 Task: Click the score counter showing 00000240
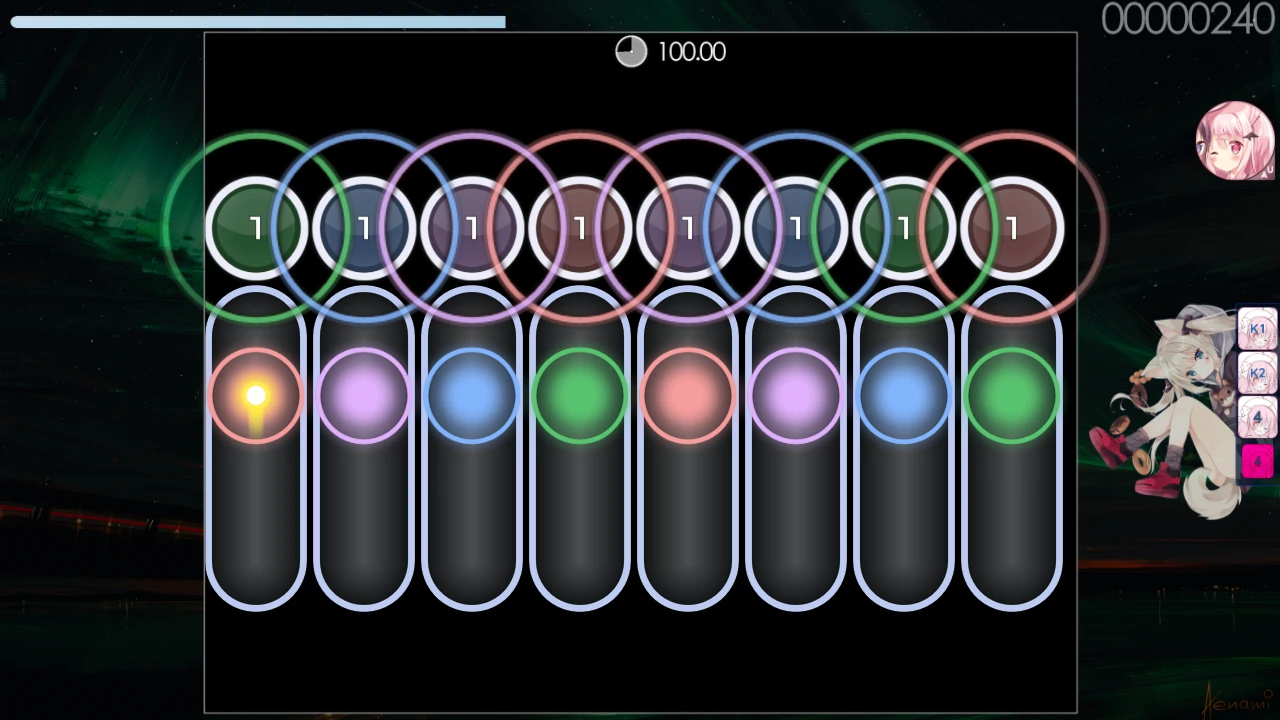tap(1188, 17)
